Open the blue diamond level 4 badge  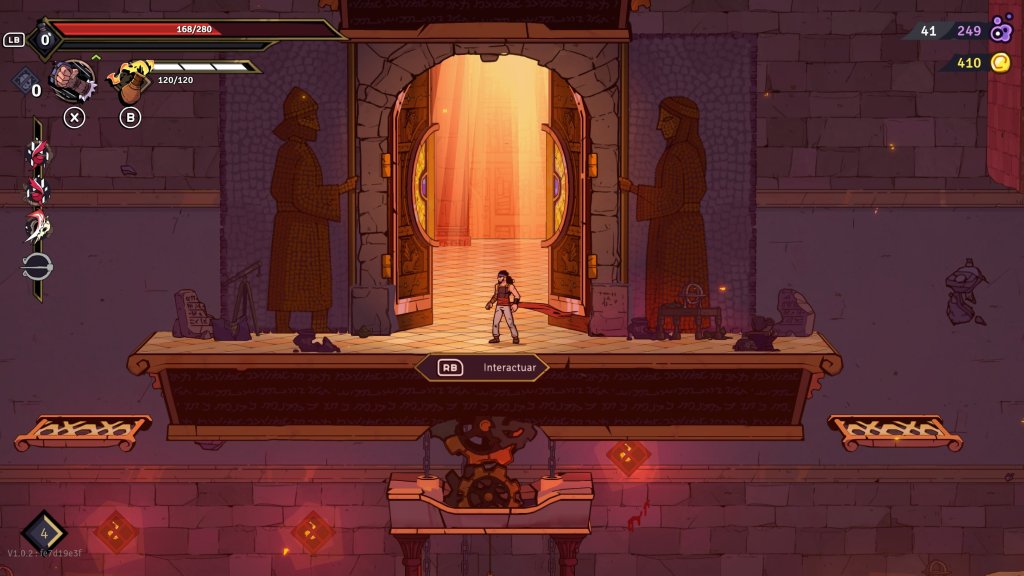click(44, 533)
